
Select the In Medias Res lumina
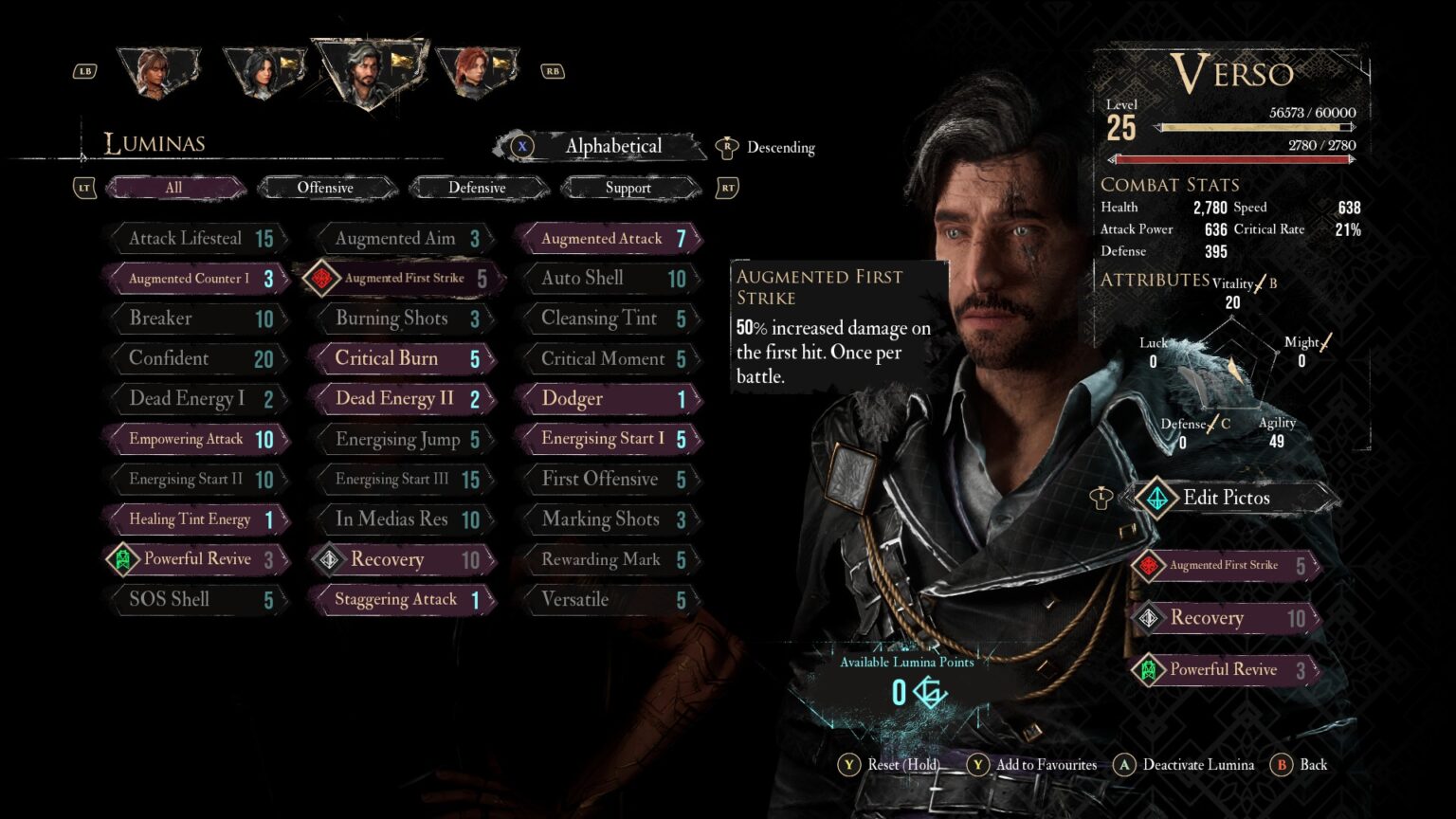click(x=403, y=519)
